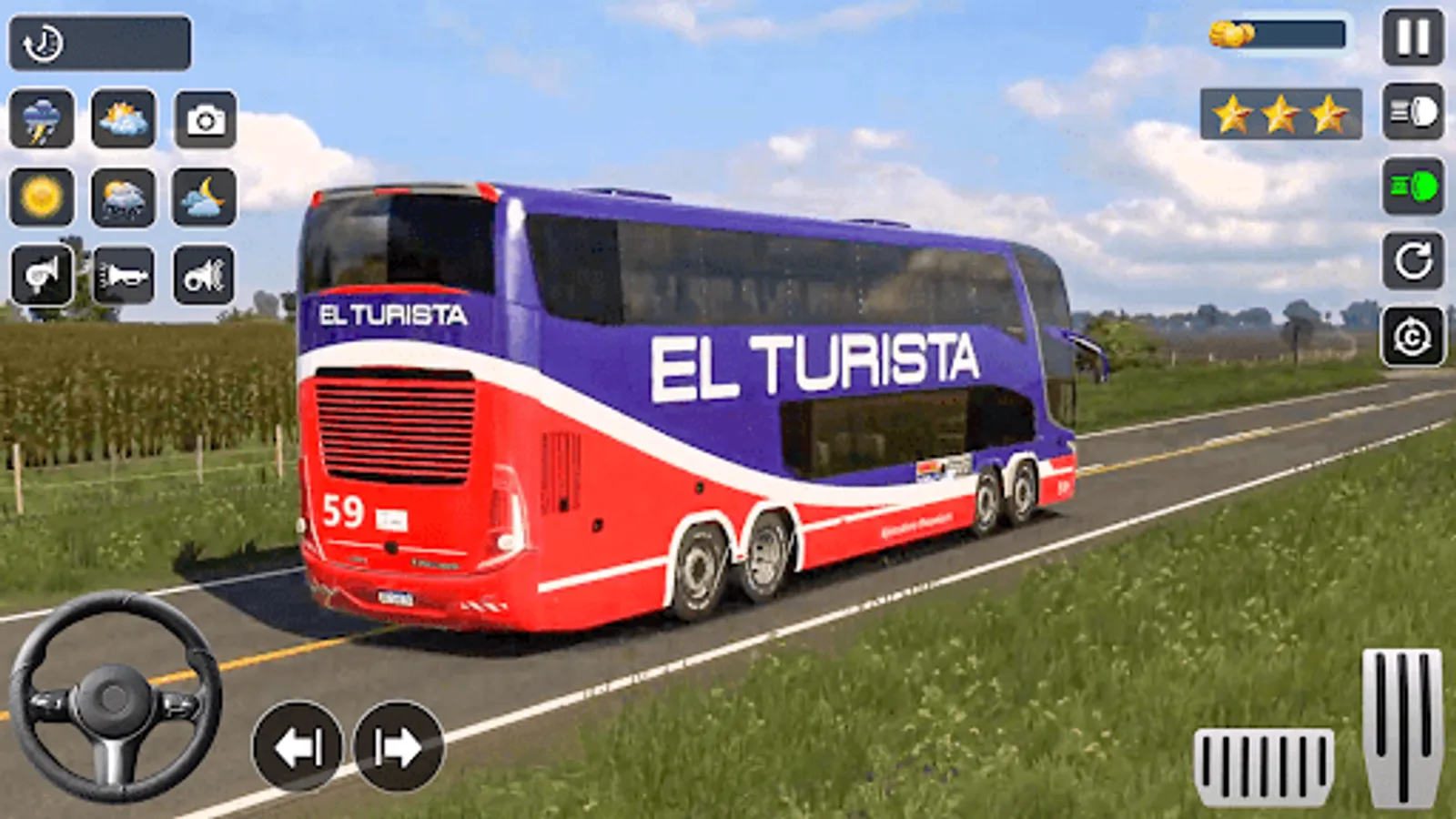Turn the steering wheel
The width and height of the screenshot is (1456, 819).
tap(114, 696)
